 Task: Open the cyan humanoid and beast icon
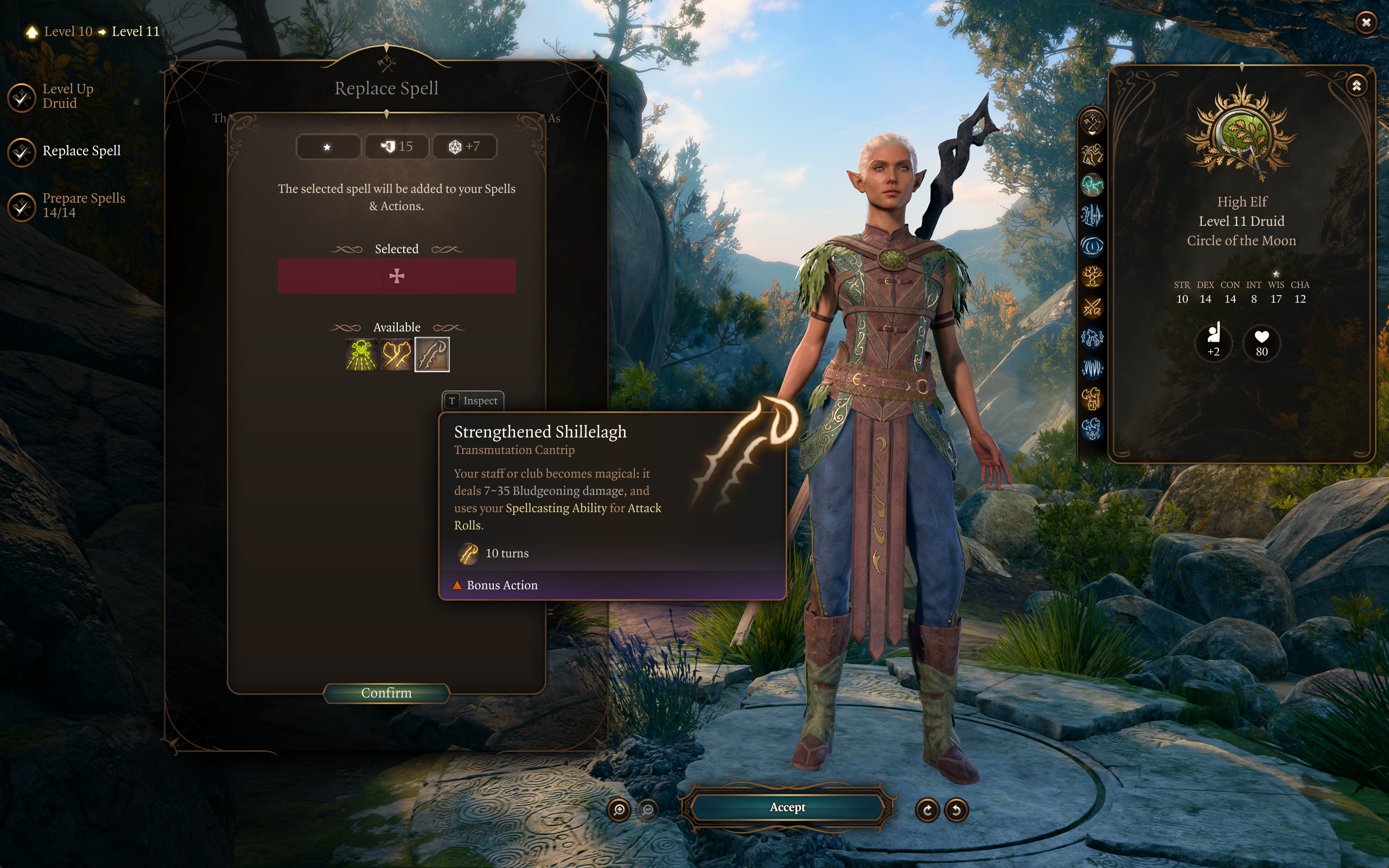click(x=1092, y=186)
